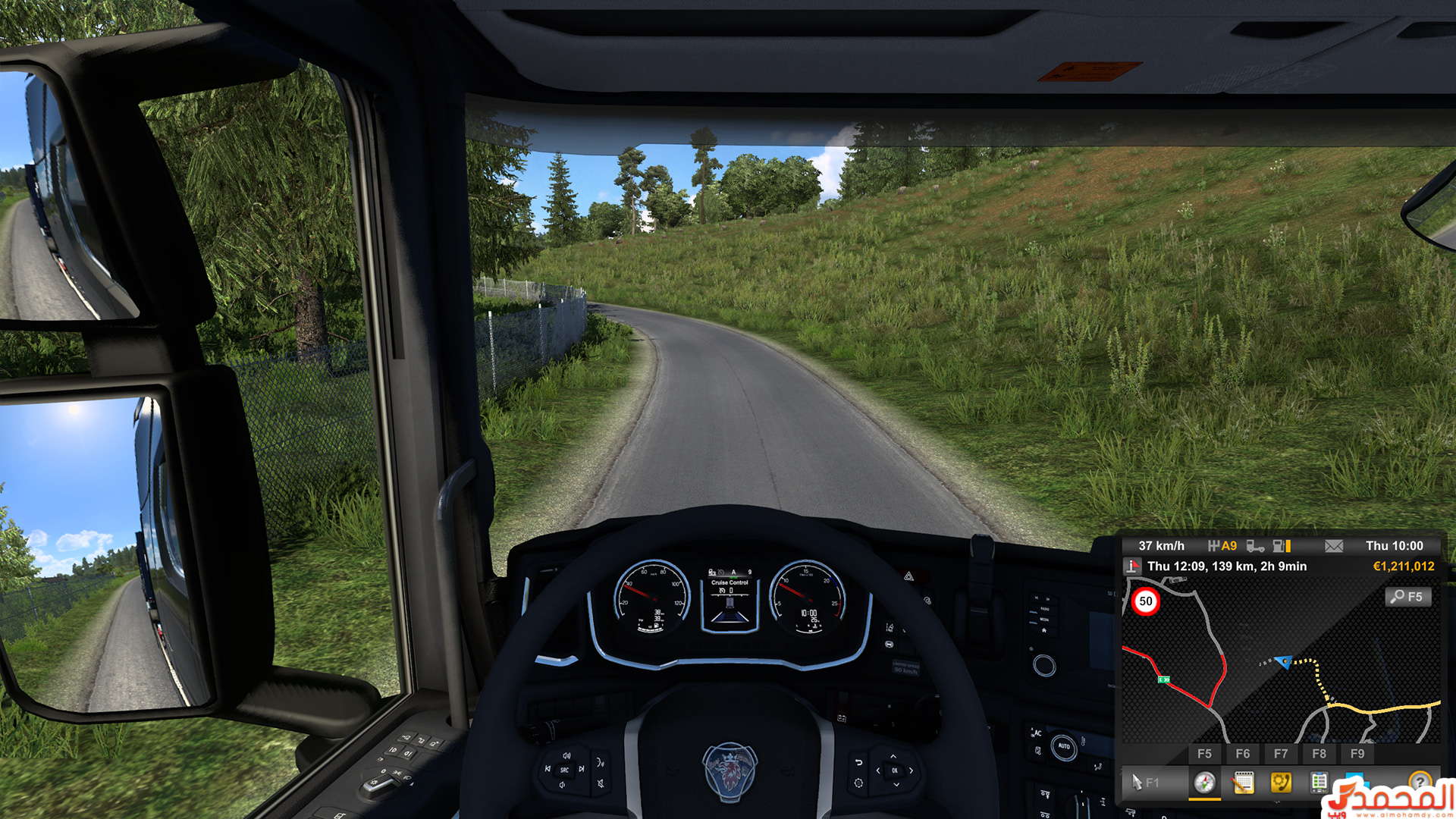Image resolution: width=1456 pixels, height=819 pixels.
Task: Open the navigation compass tab
Action: click(1204, 782)
